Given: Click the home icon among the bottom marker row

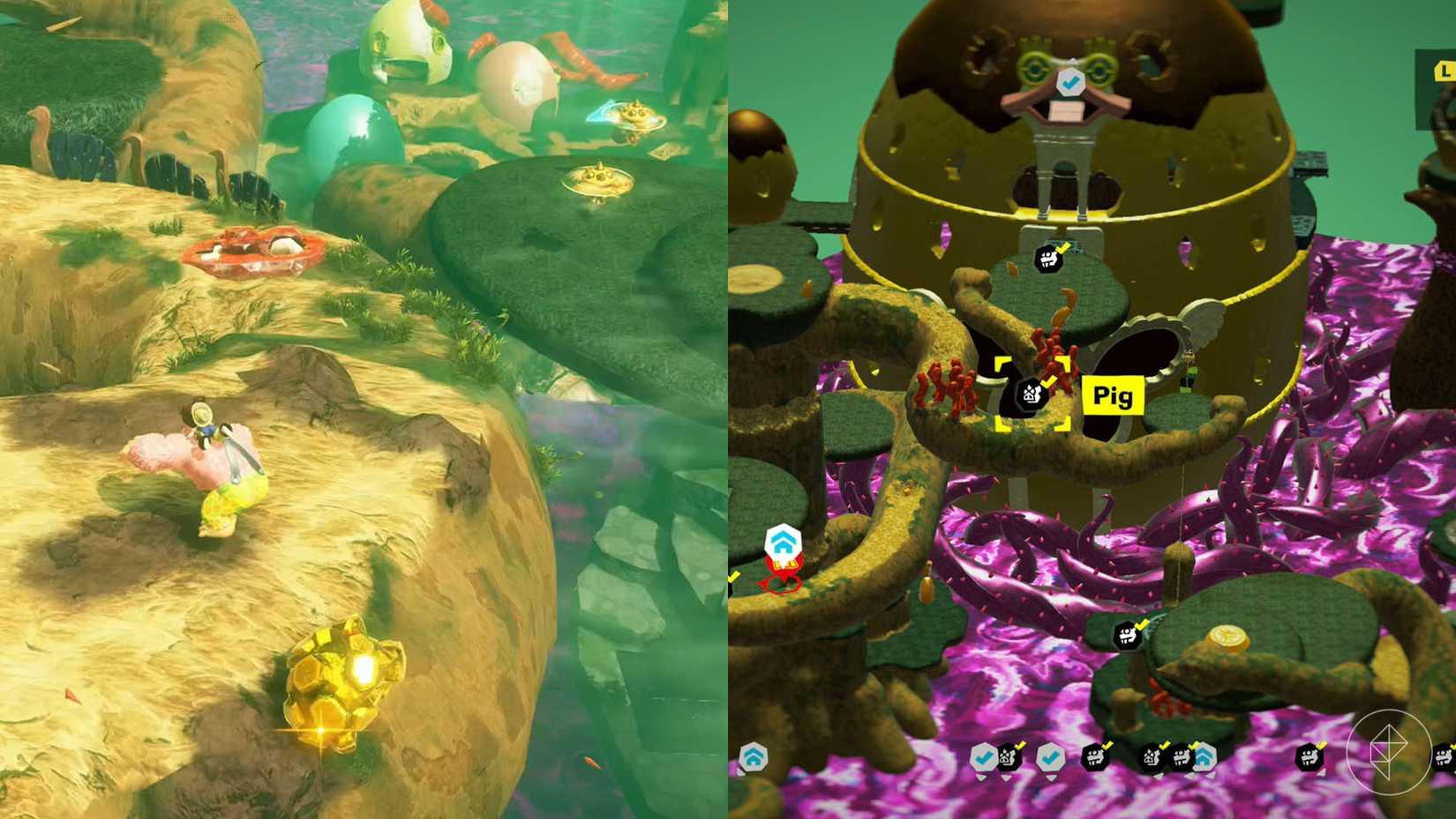Looking at the screenshot, I should pyautogui.click(x=1204, y=757).
